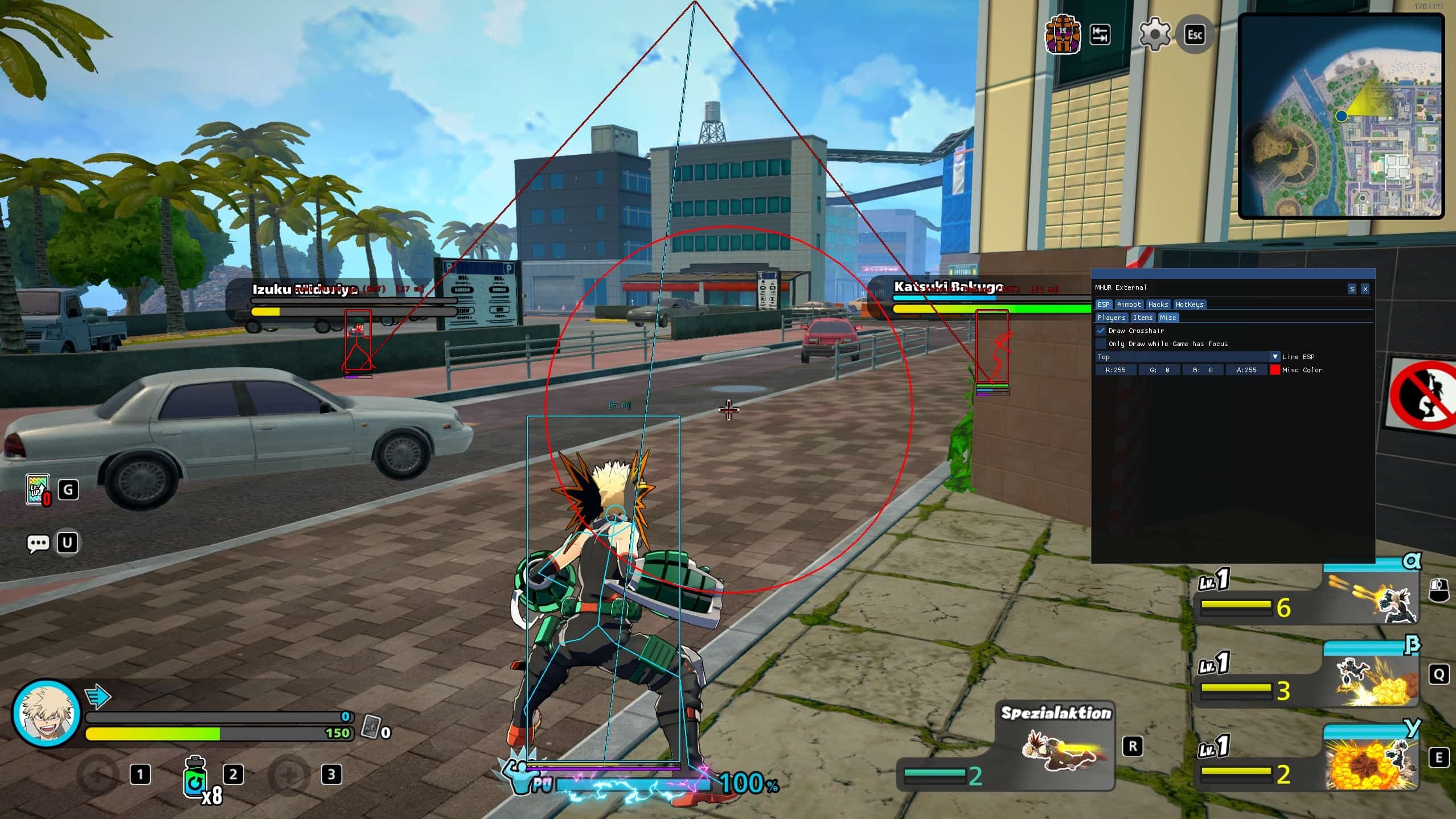Toggle the Draw Crosshair checkbox
1456x819 pixels.
1101,331
